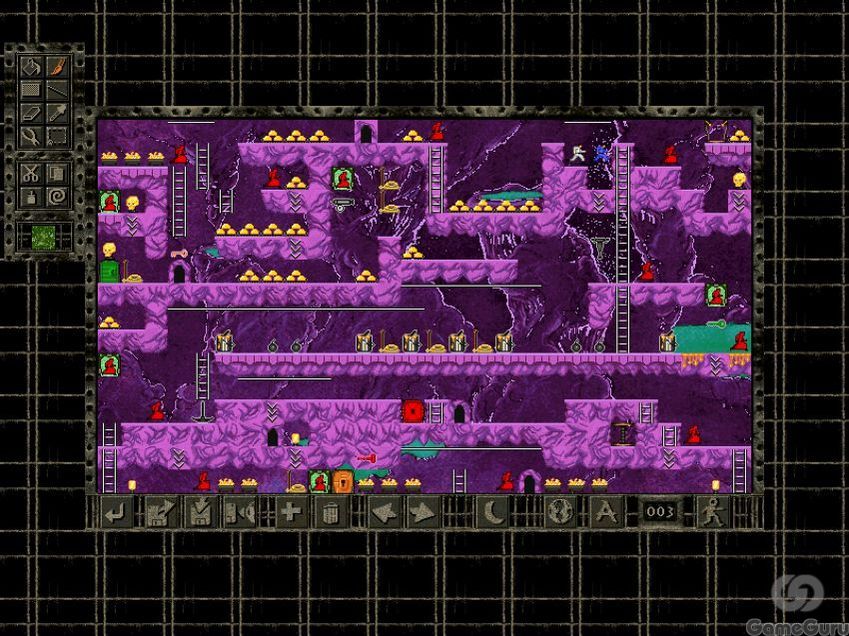The image size is (849, 636).
Task: Click the spiral icon button
Action: tap(57, 195)
